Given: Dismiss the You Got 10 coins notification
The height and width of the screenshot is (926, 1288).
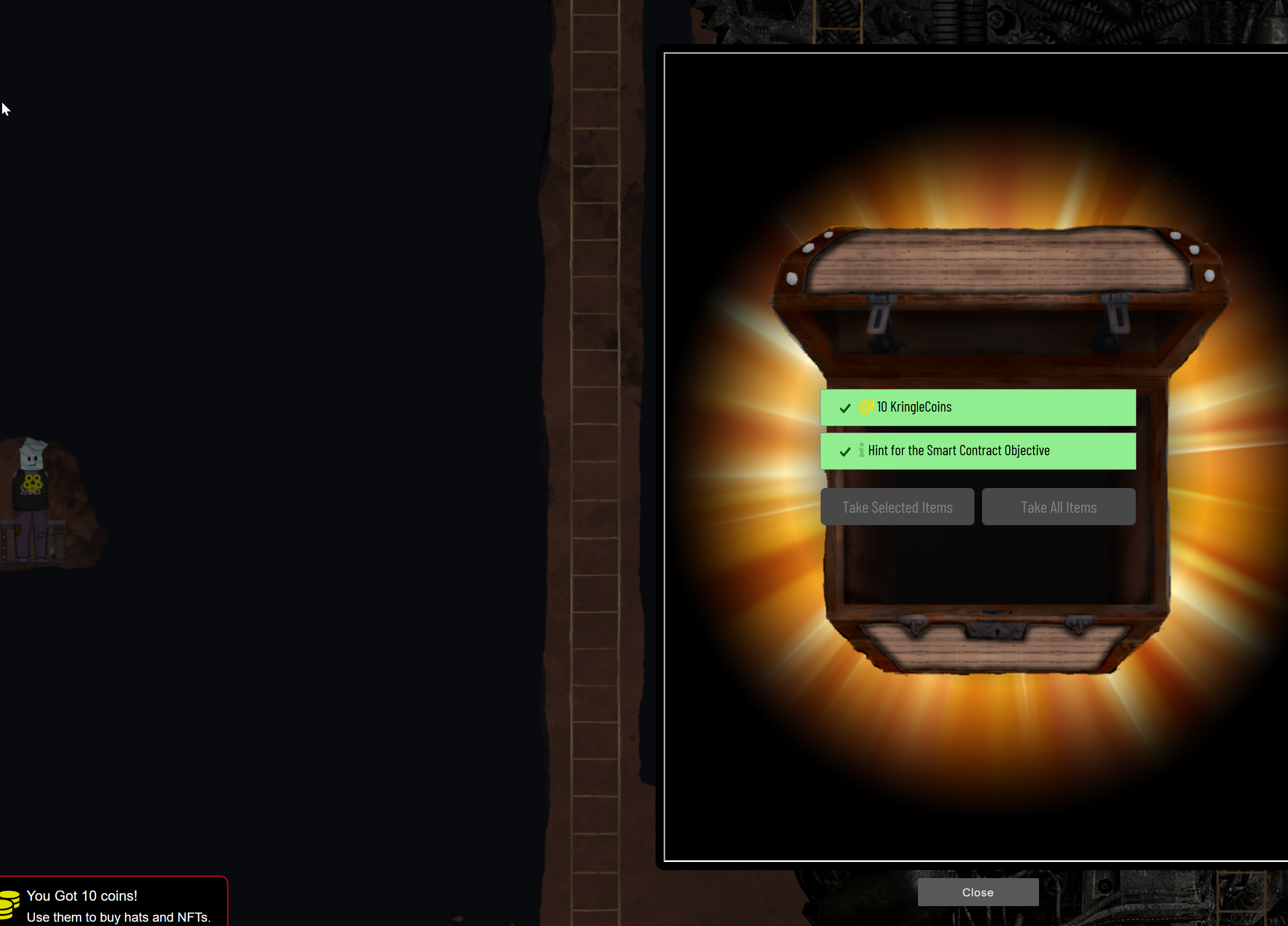Looking at the screenshot, I should pyautogui.click(x=113, y=906).
